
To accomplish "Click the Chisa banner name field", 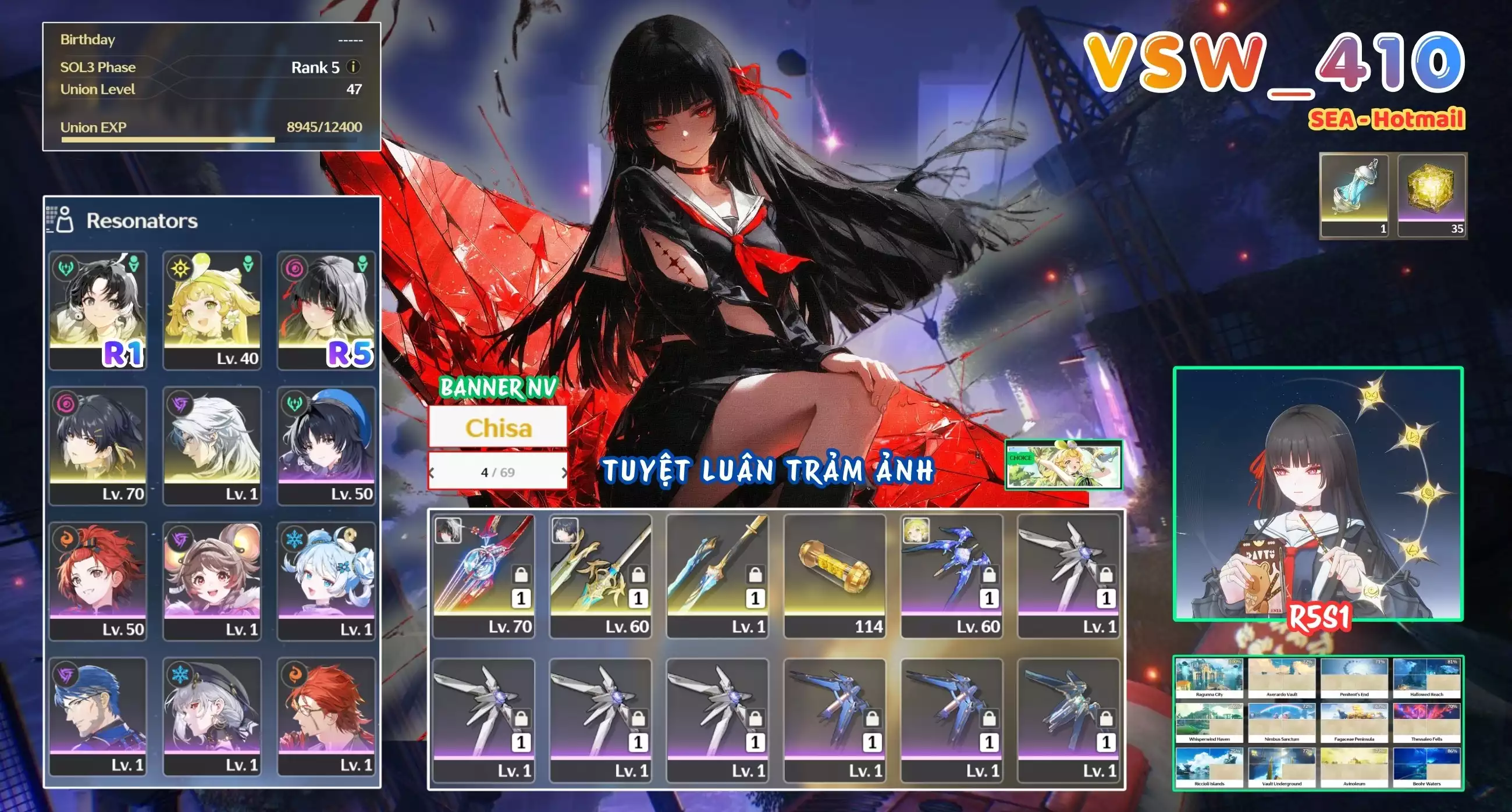I will [498, 426].
